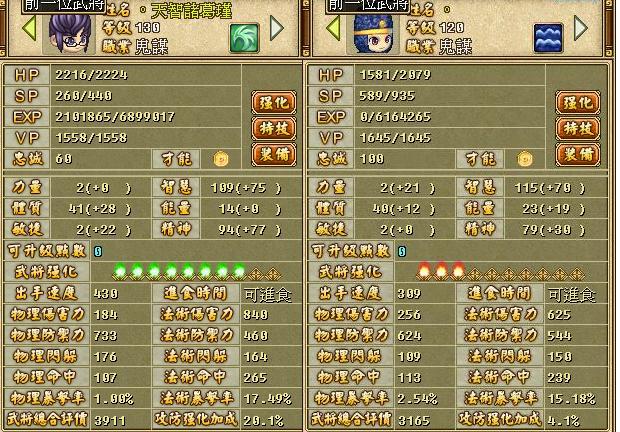Open 强化 for the level 120 general
The height and width of the screenshot is (432, 620).
(577, 102)
